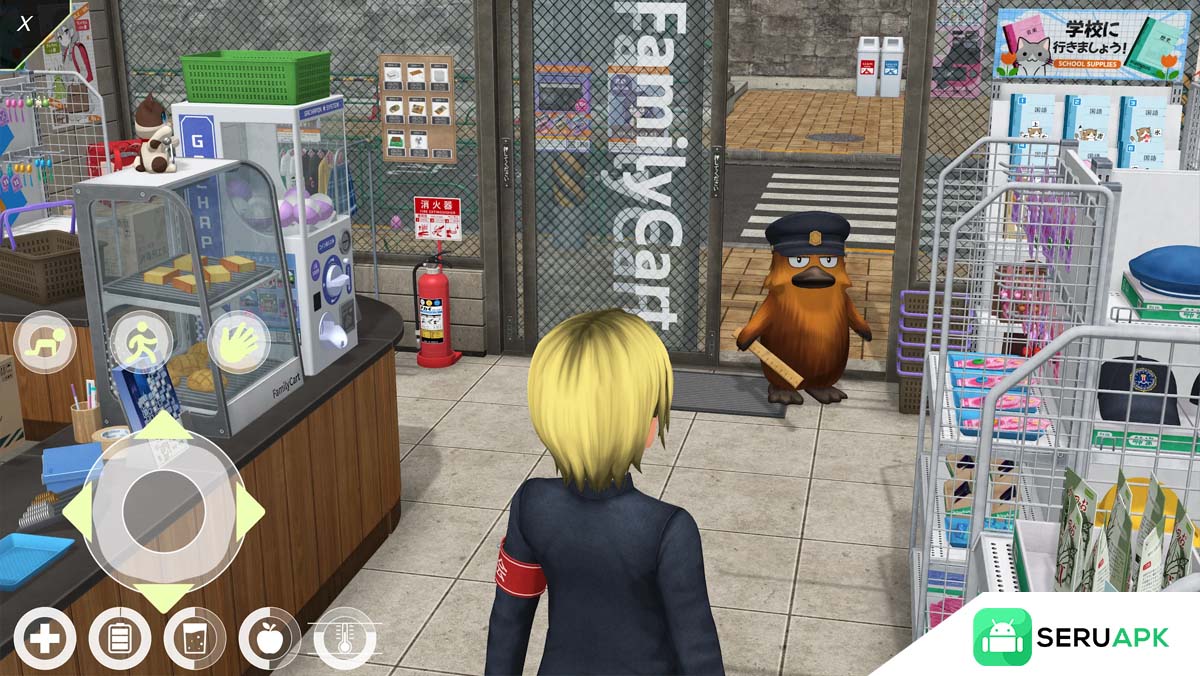
Task: Tap the center of the virtual joystick
Action: [x=163, y=512]
